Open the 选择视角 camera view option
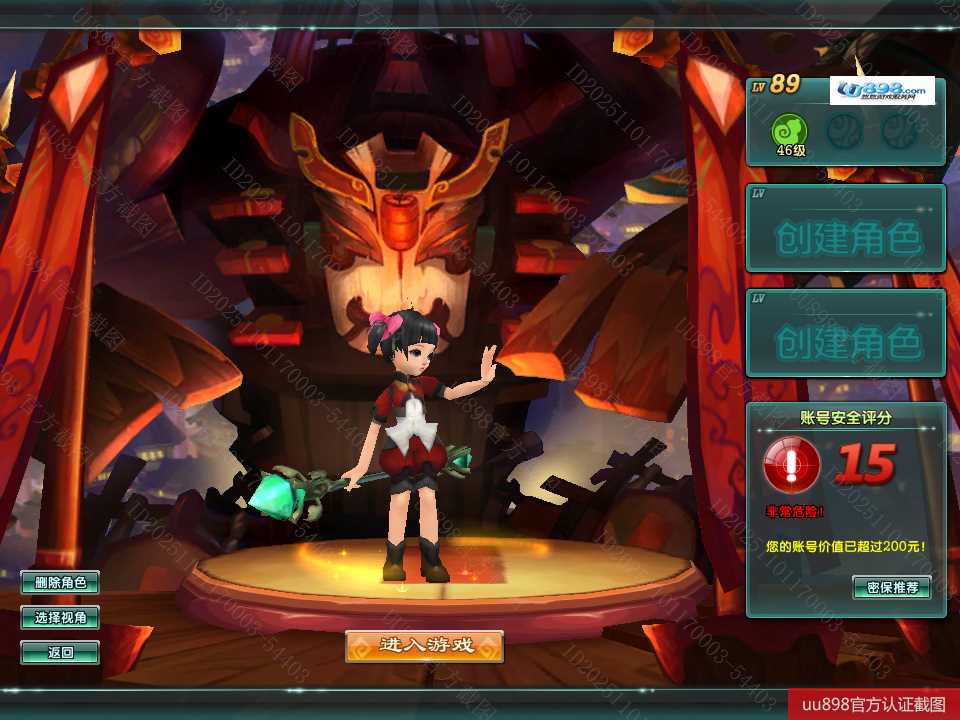 pyautogui.click(x=60, y=618)
